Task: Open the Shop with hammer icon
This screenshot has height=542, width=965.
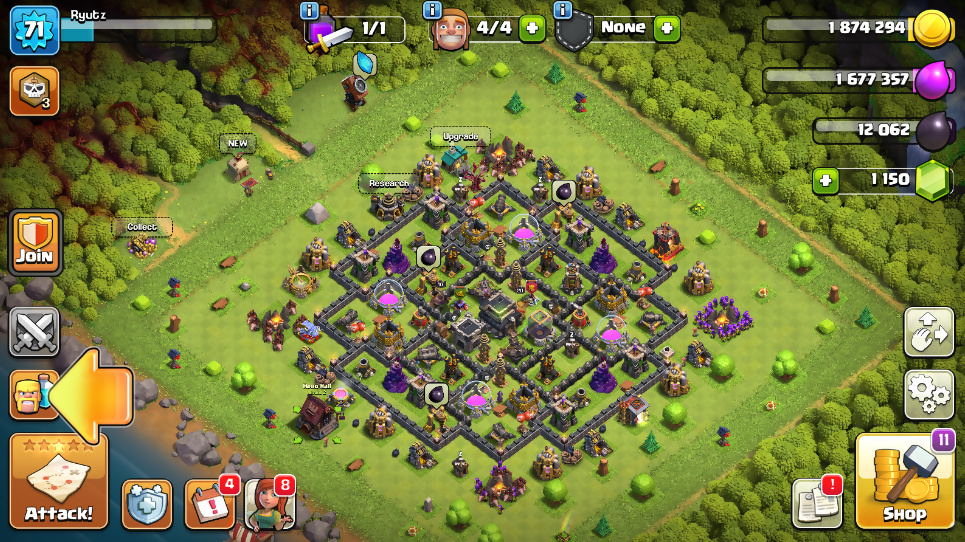Action: coord(904,481)
